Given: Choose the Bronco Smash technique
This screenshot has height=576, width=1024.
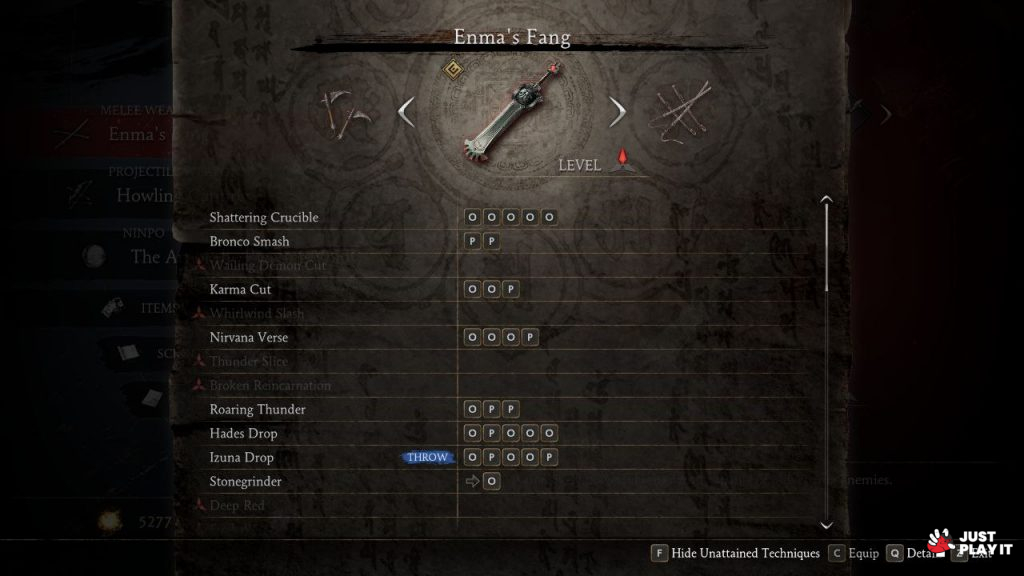Looking at the screenshot, I should [250, 241].
